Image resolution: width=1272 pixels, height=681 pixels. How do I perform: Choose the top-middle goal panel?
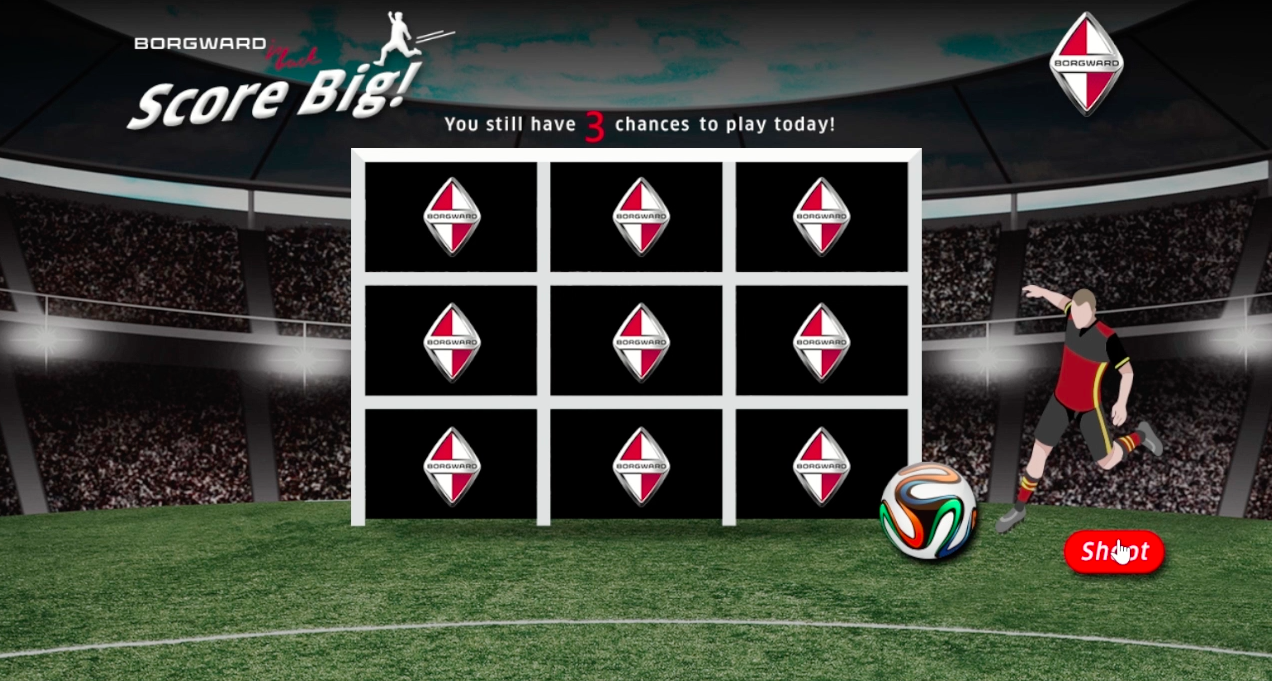pos(636,216)
